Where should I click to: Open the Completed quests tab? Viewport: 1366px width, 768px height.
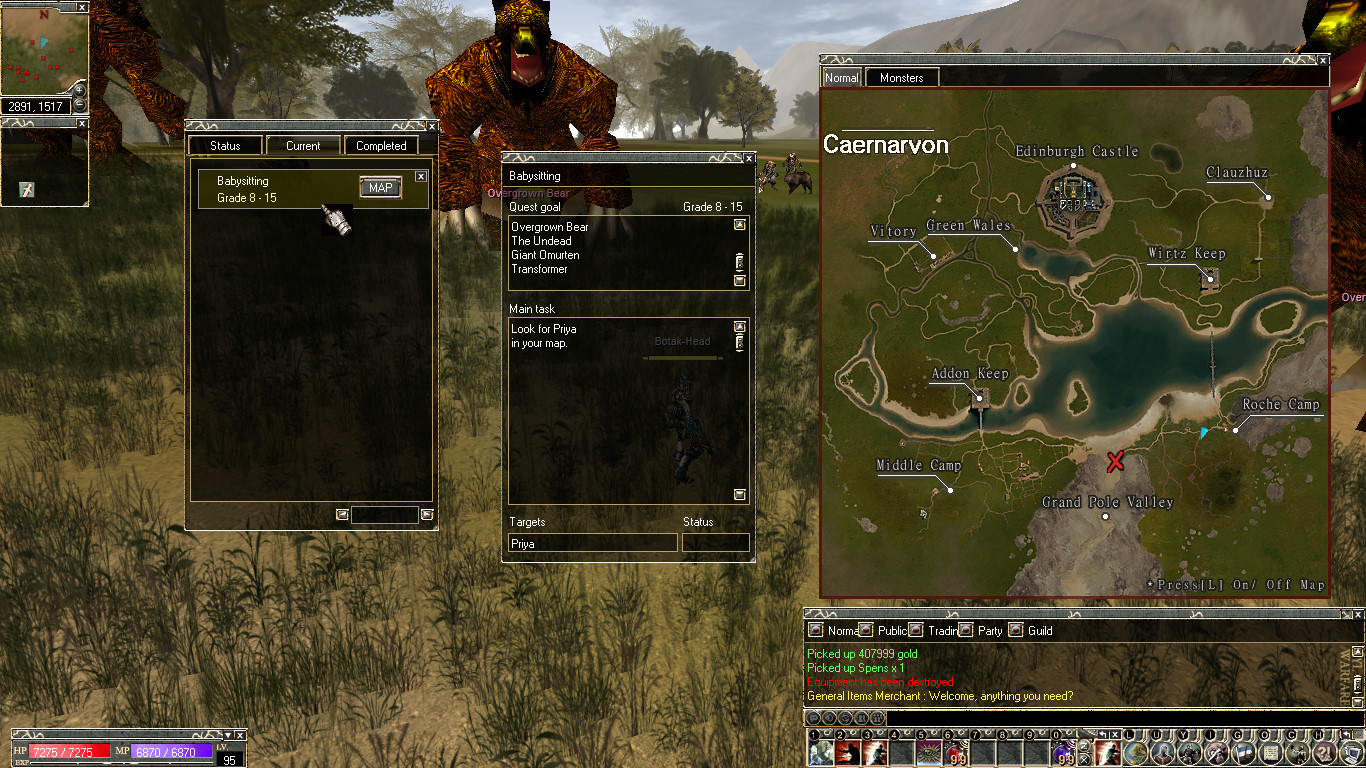click(x=381, y=146)
